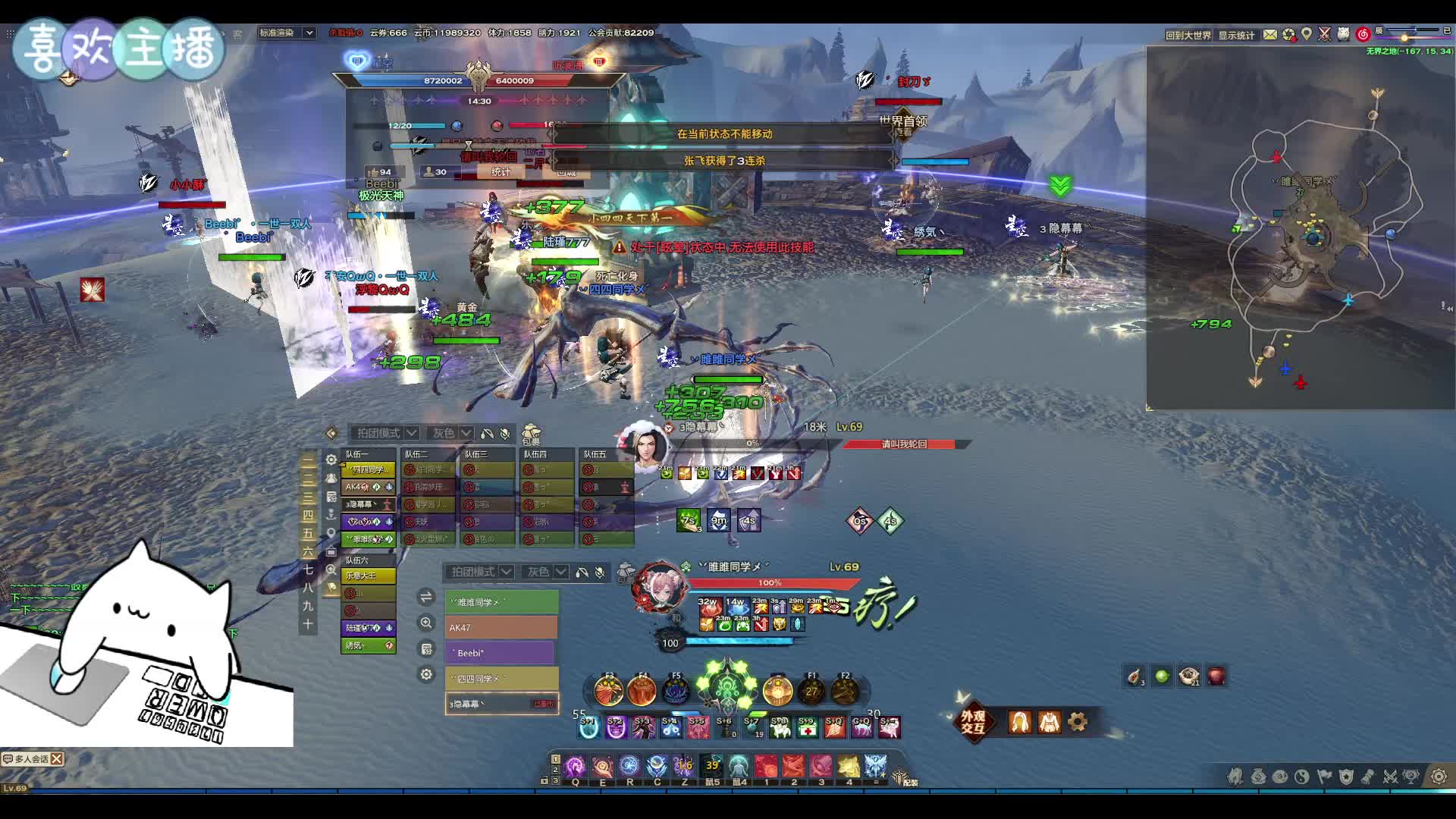1456x819 pixels.
Task: Open the mail envelope icon
Action: point(1269,34)
